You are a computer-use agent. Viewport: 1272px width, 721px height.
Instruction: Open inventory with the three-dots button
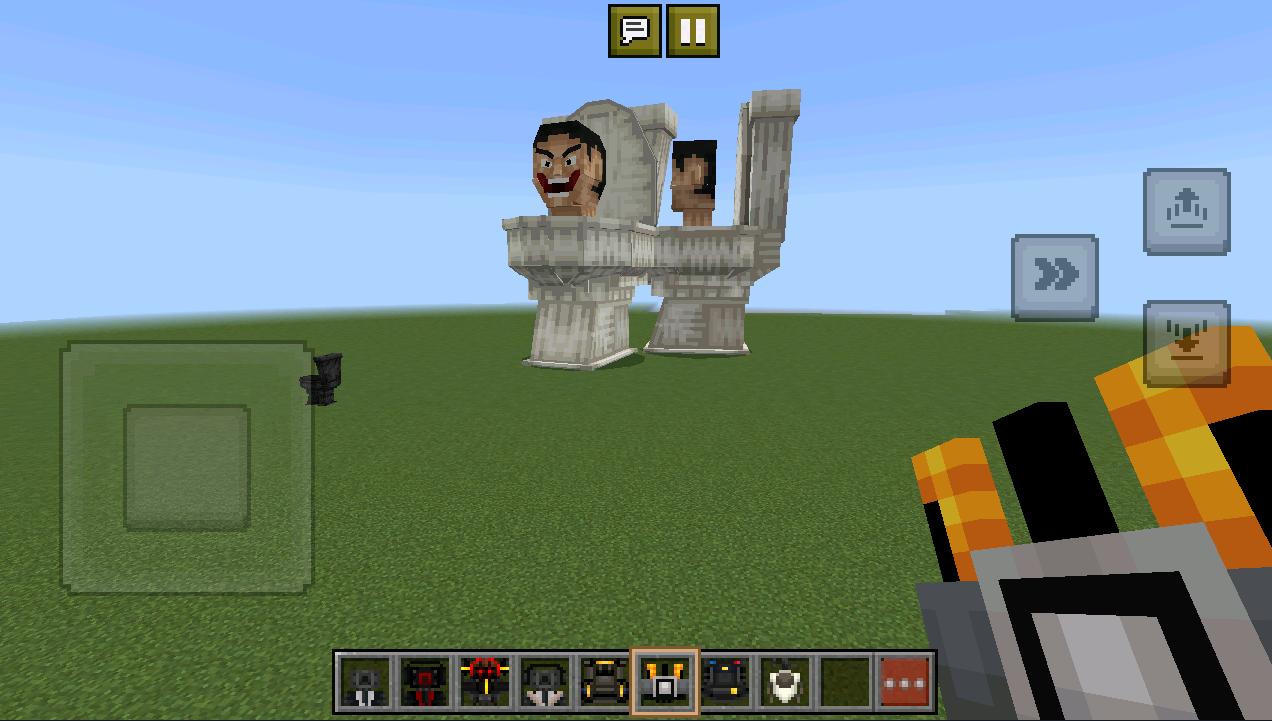pos(905,683)
